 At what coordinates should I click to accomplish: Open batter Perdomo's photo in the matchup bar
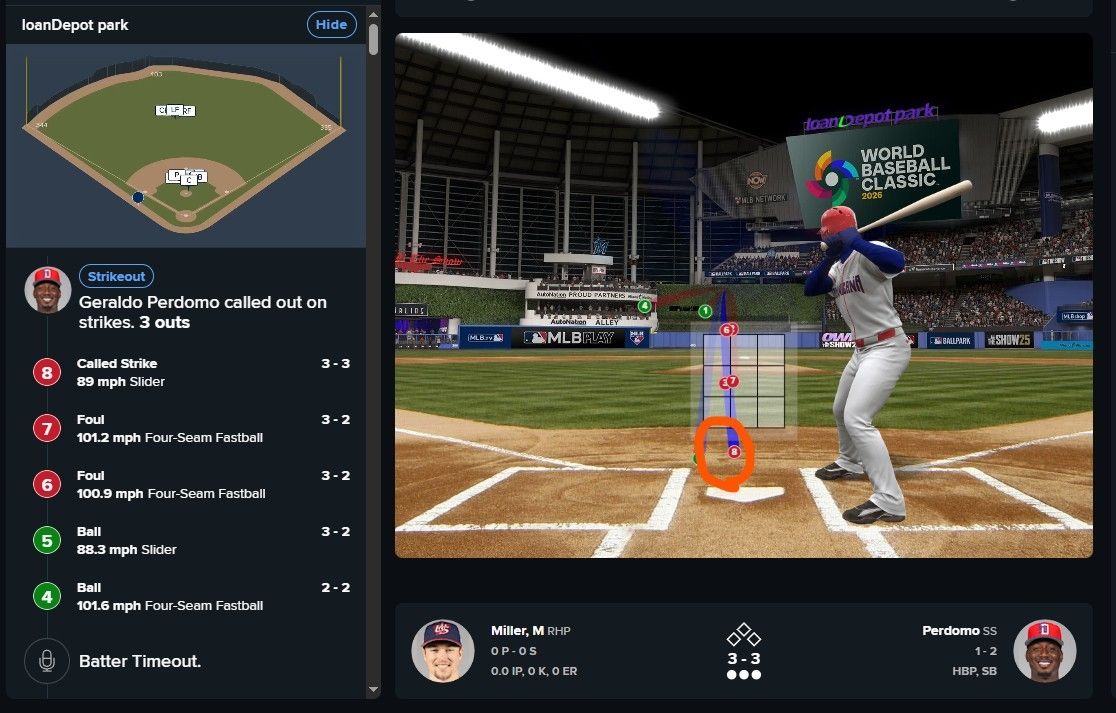pyautogui.click(x=1044, y=651)
